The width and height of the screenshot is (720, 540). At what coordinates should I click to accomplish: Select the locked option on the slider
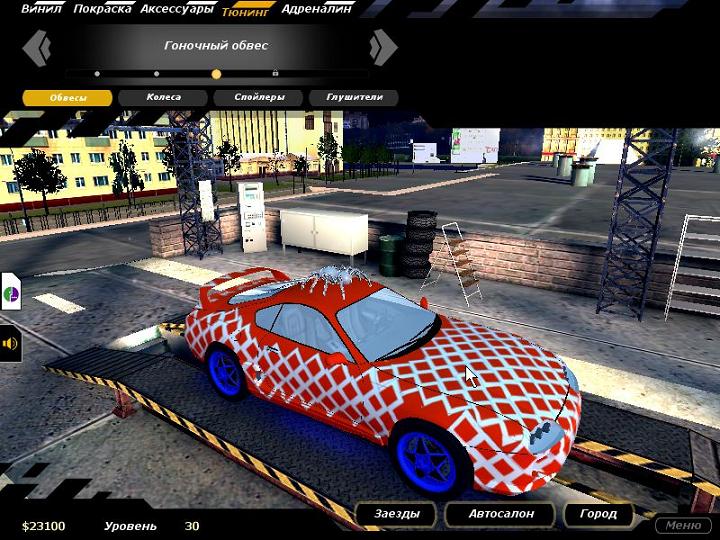275,73
